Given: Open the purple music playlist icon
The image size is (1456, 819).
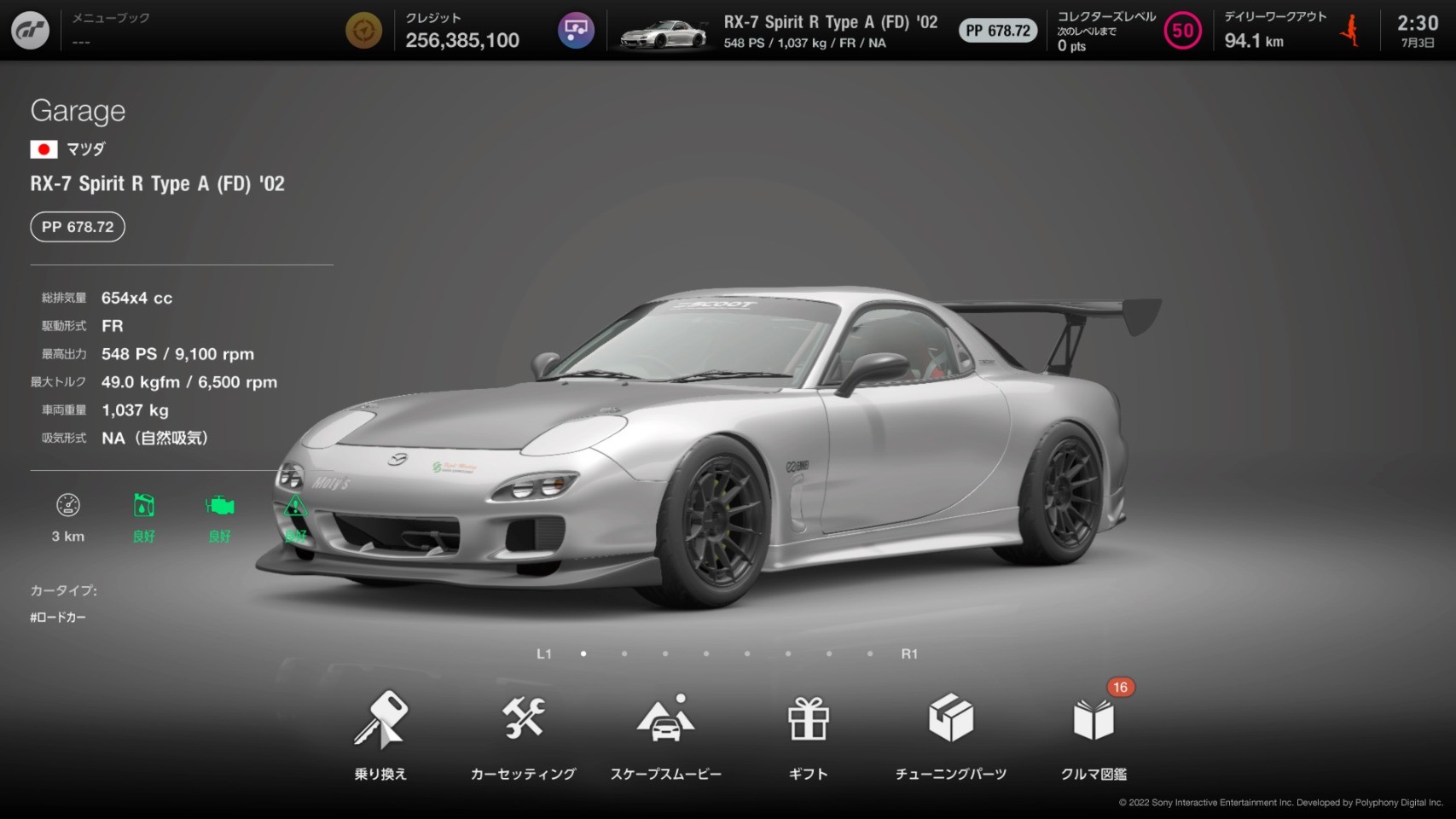Looking at the screenshot, I should point(576,31).
